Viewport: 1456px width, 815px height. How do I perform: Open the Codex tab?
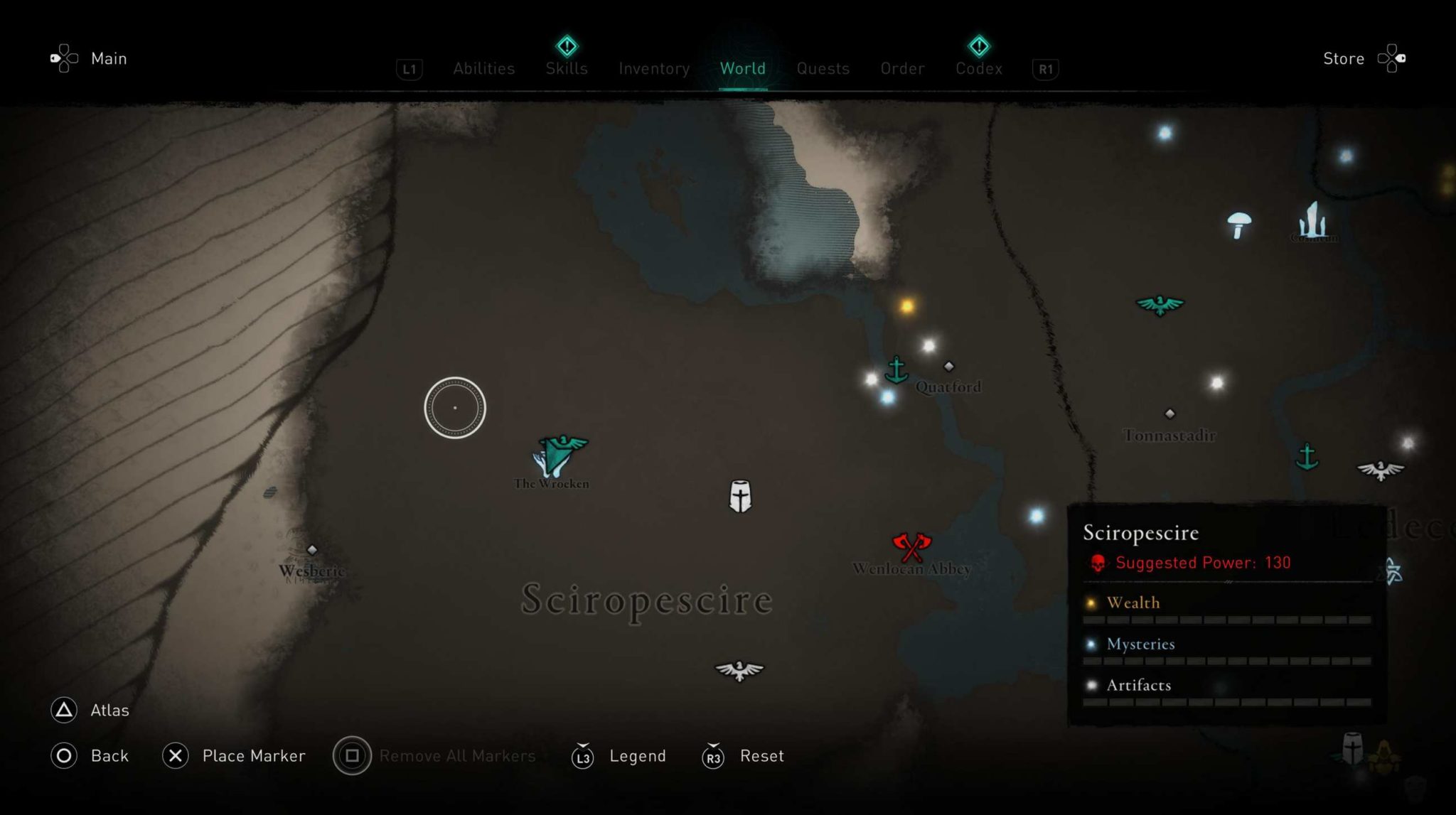(979, 68)
